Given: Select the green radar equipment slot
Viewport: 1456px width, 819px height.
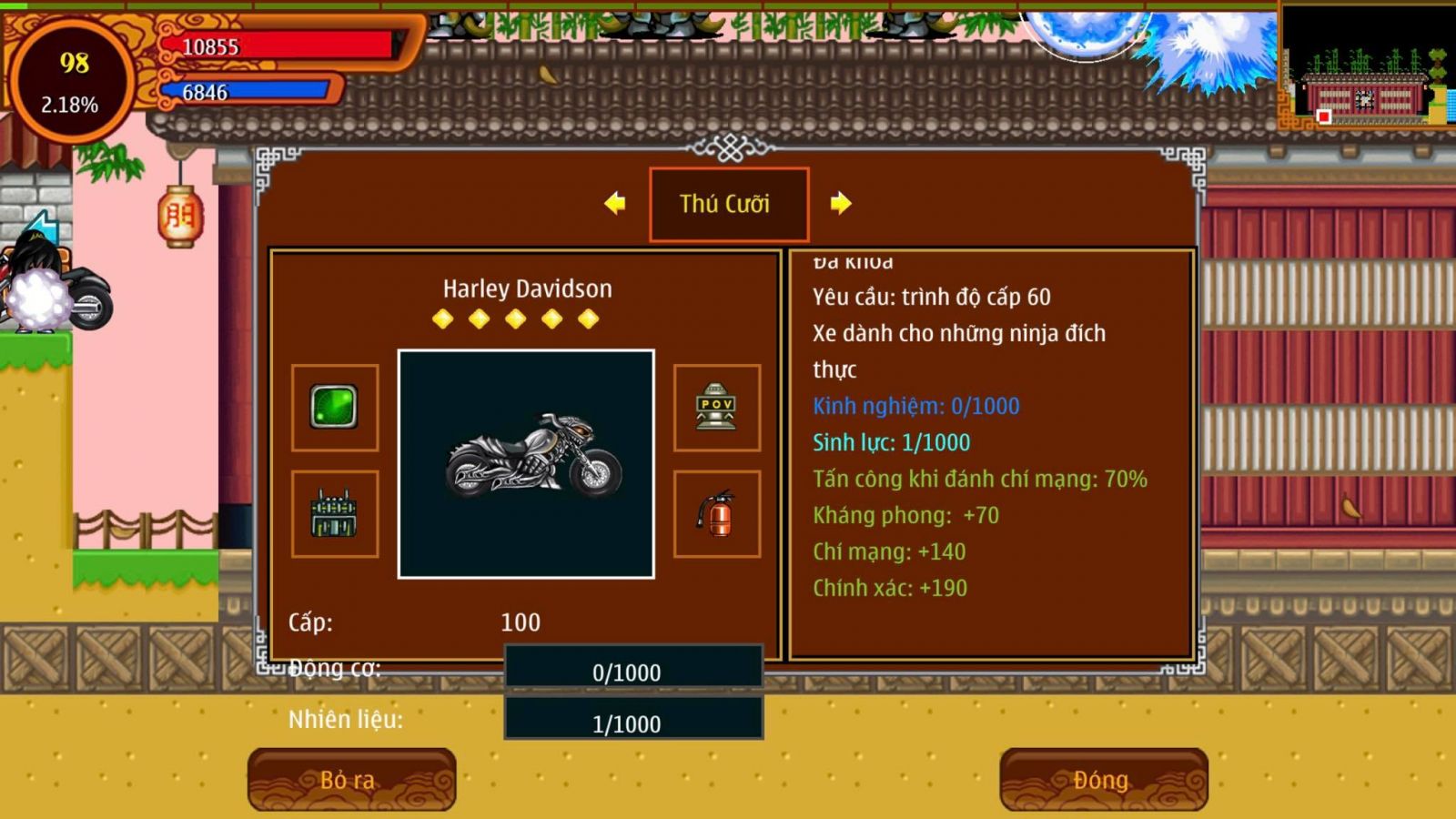Looking at the screenshot, I should pos(335,407).
